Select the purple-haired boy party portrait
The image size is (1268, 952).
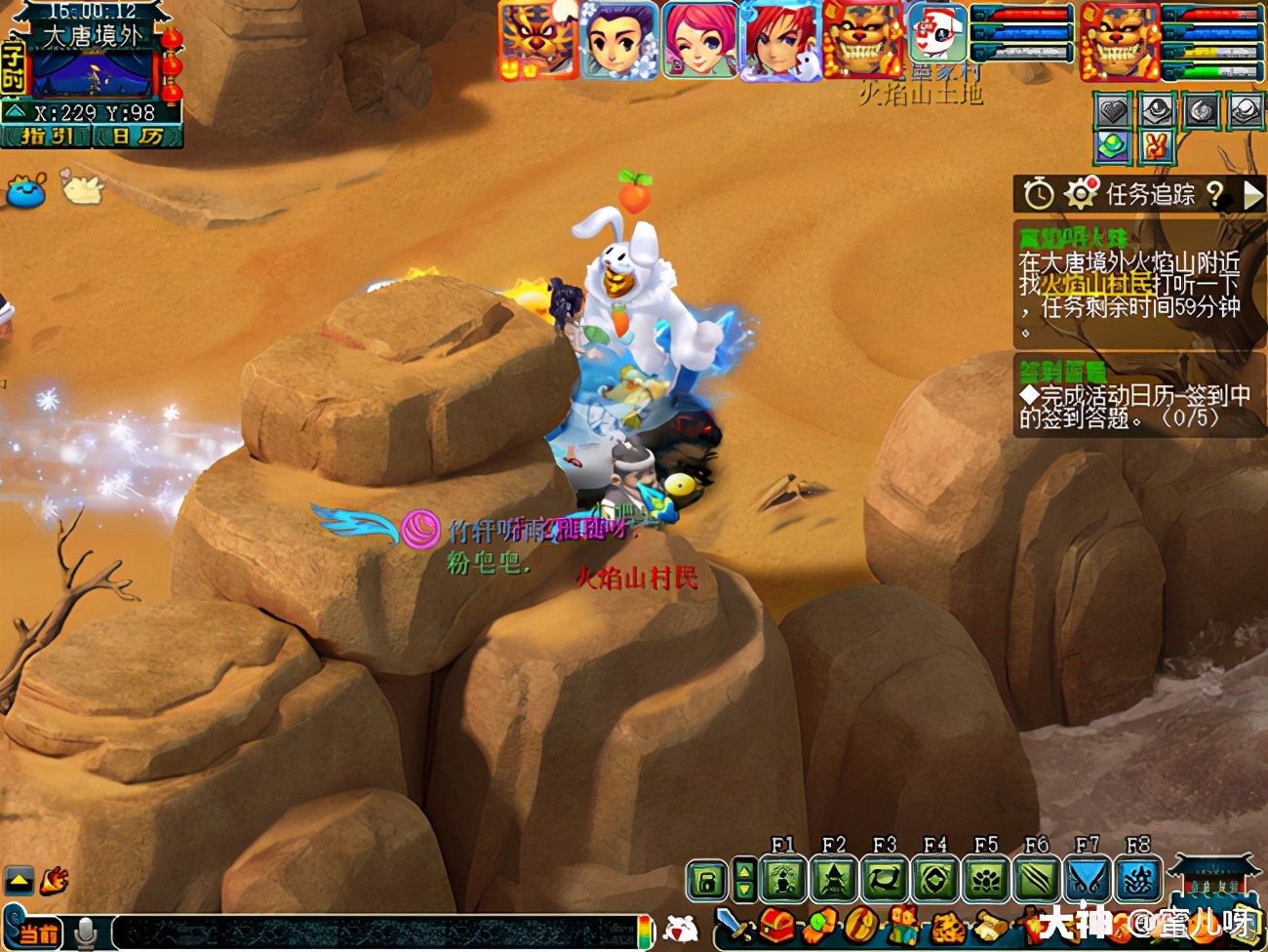618,41
